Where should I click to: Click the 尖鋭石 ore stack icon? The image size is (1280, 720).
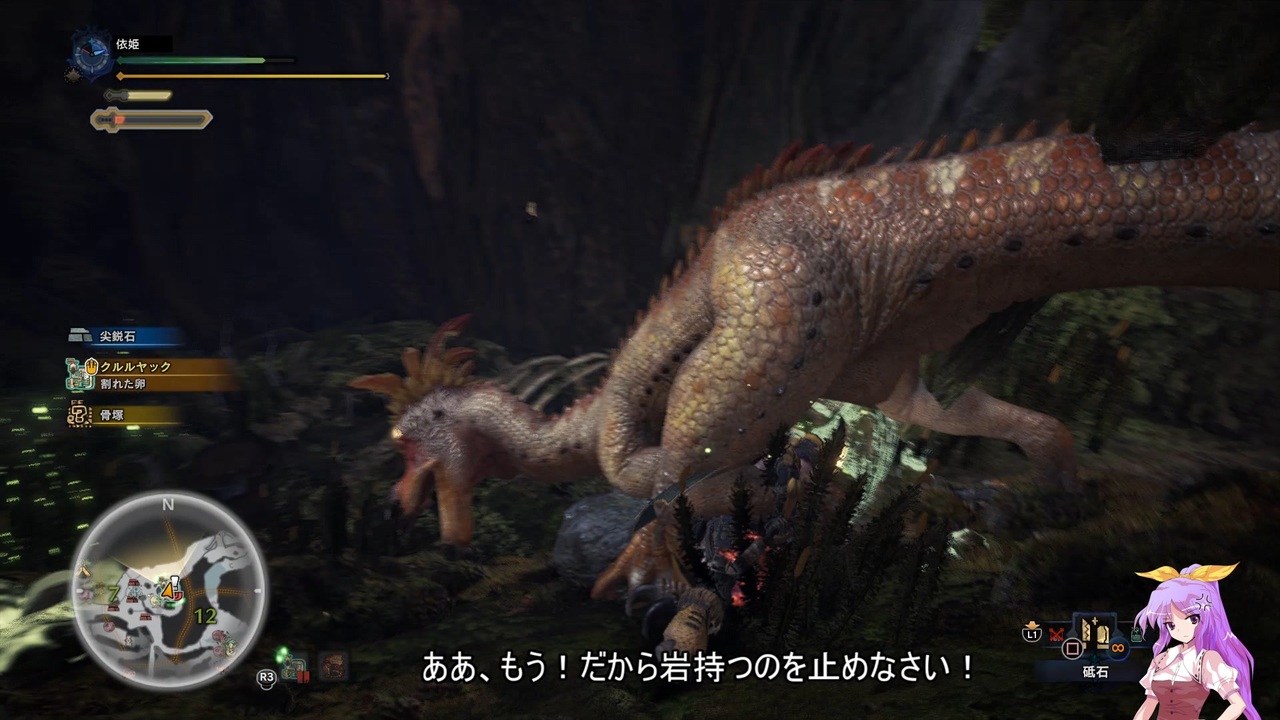[80, 334]
